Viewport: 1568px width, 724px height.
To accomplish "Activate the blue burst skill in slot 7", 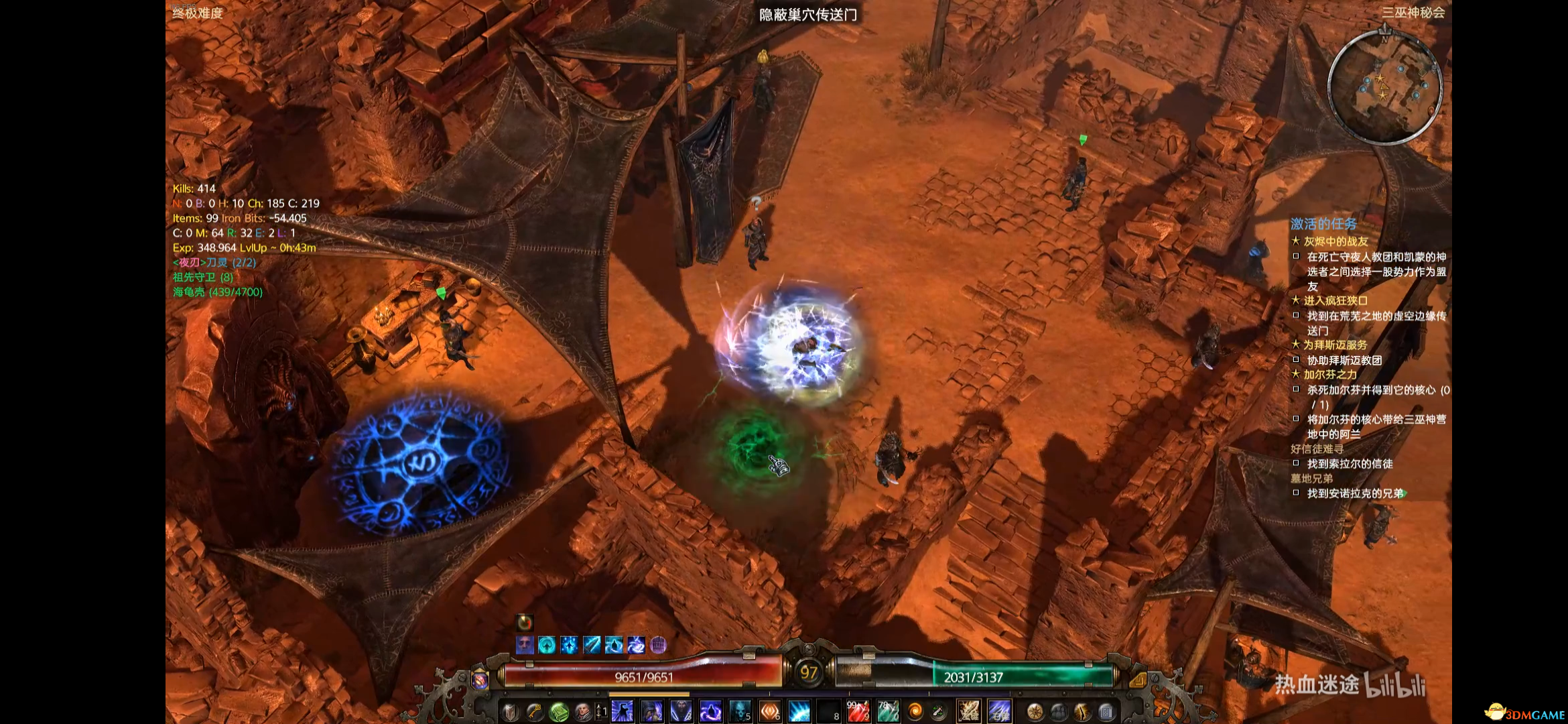I will tap(799, 711).
